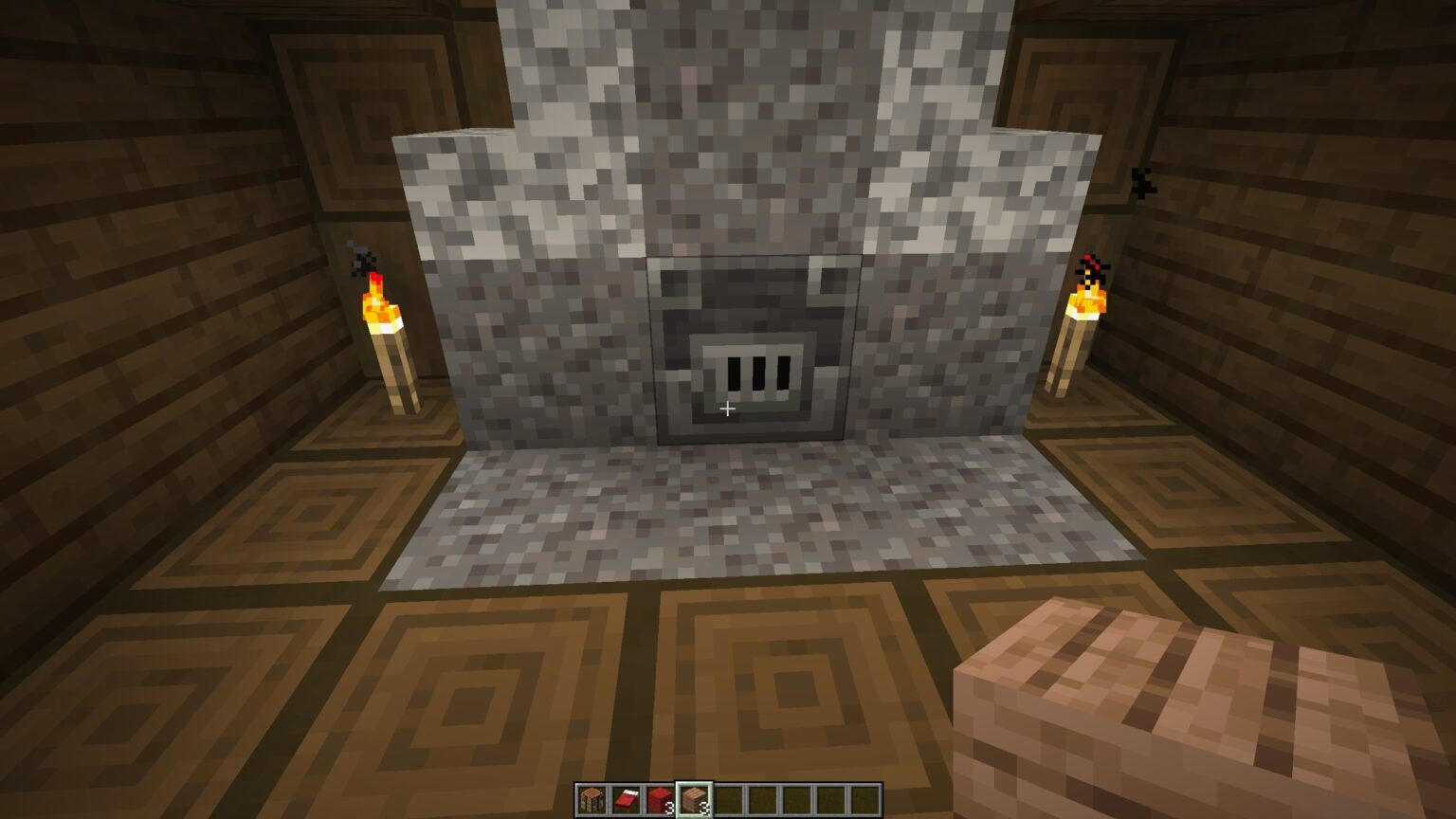This screenshot has height=819, width=1456.
Task: Click the first empty hotbar slot
Action: (728, 799)
